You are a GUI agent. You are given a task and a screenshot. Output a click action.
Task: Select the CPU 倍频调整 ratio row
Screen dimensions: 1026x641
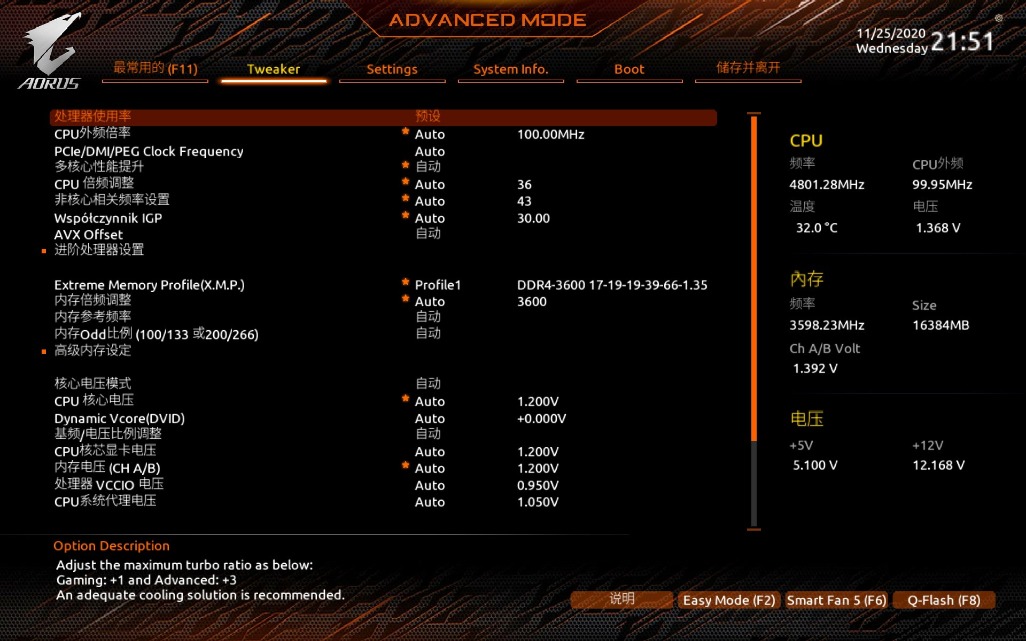[94, 184]
